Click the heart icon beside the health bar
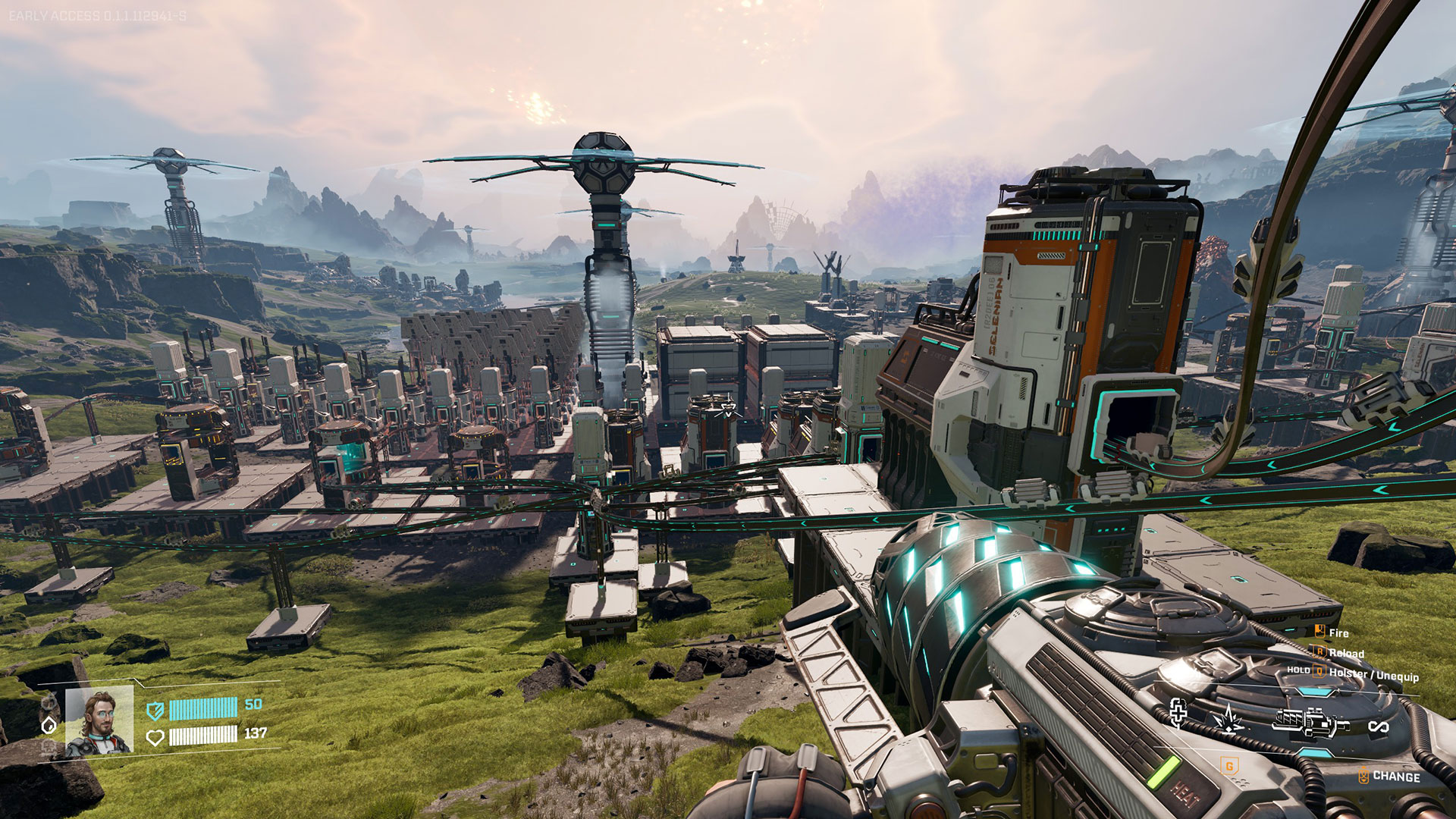 [155, 737]
